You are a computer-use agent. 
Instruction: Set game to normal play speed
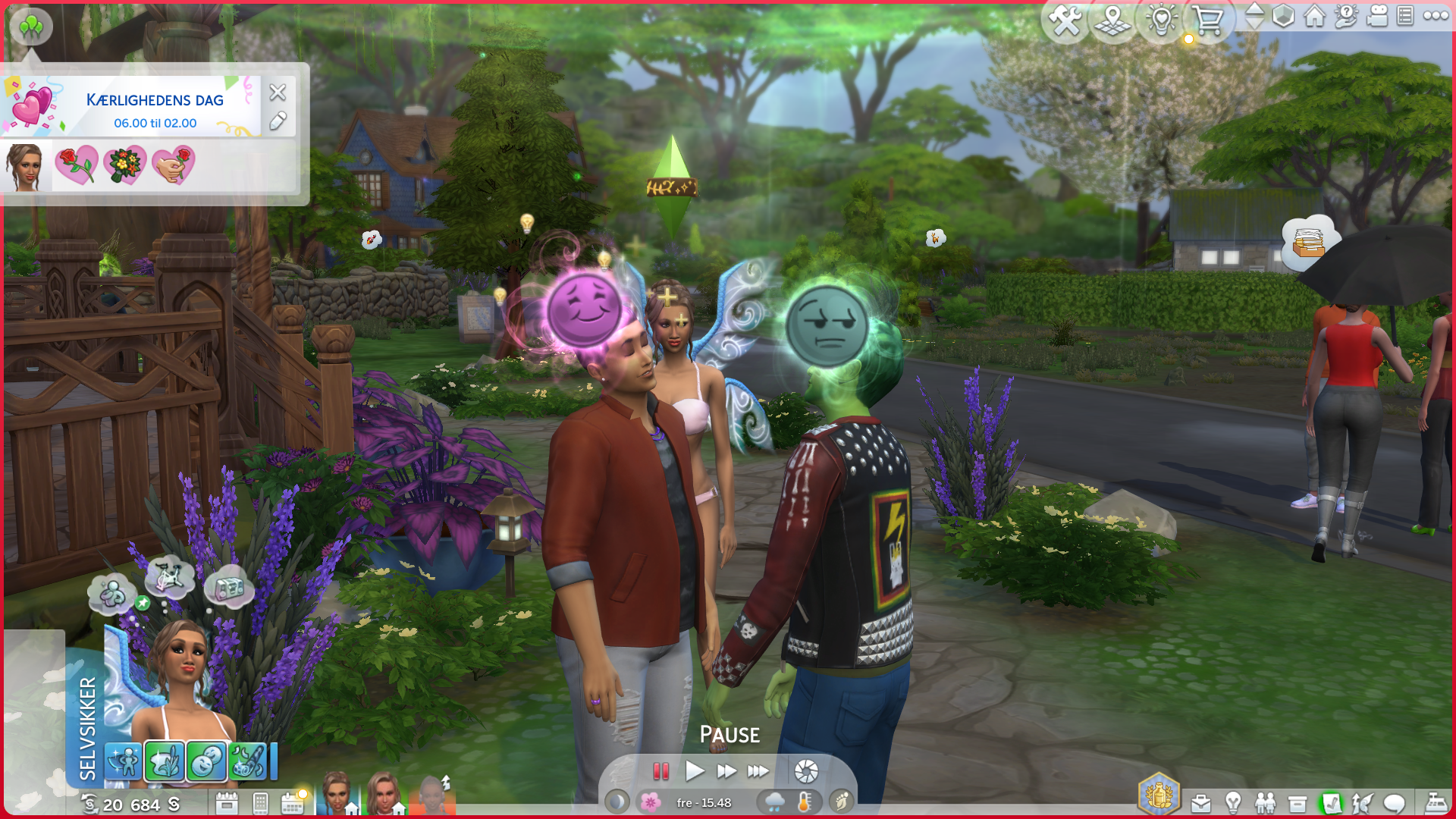694,772
